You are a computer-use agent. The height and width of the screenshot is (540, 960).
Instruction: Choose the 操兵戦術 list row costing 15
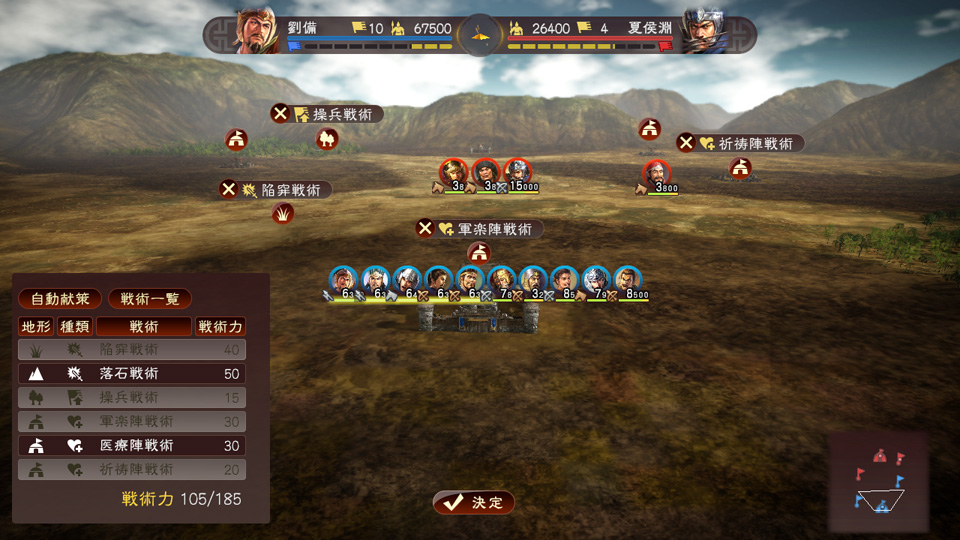[132, 398]
